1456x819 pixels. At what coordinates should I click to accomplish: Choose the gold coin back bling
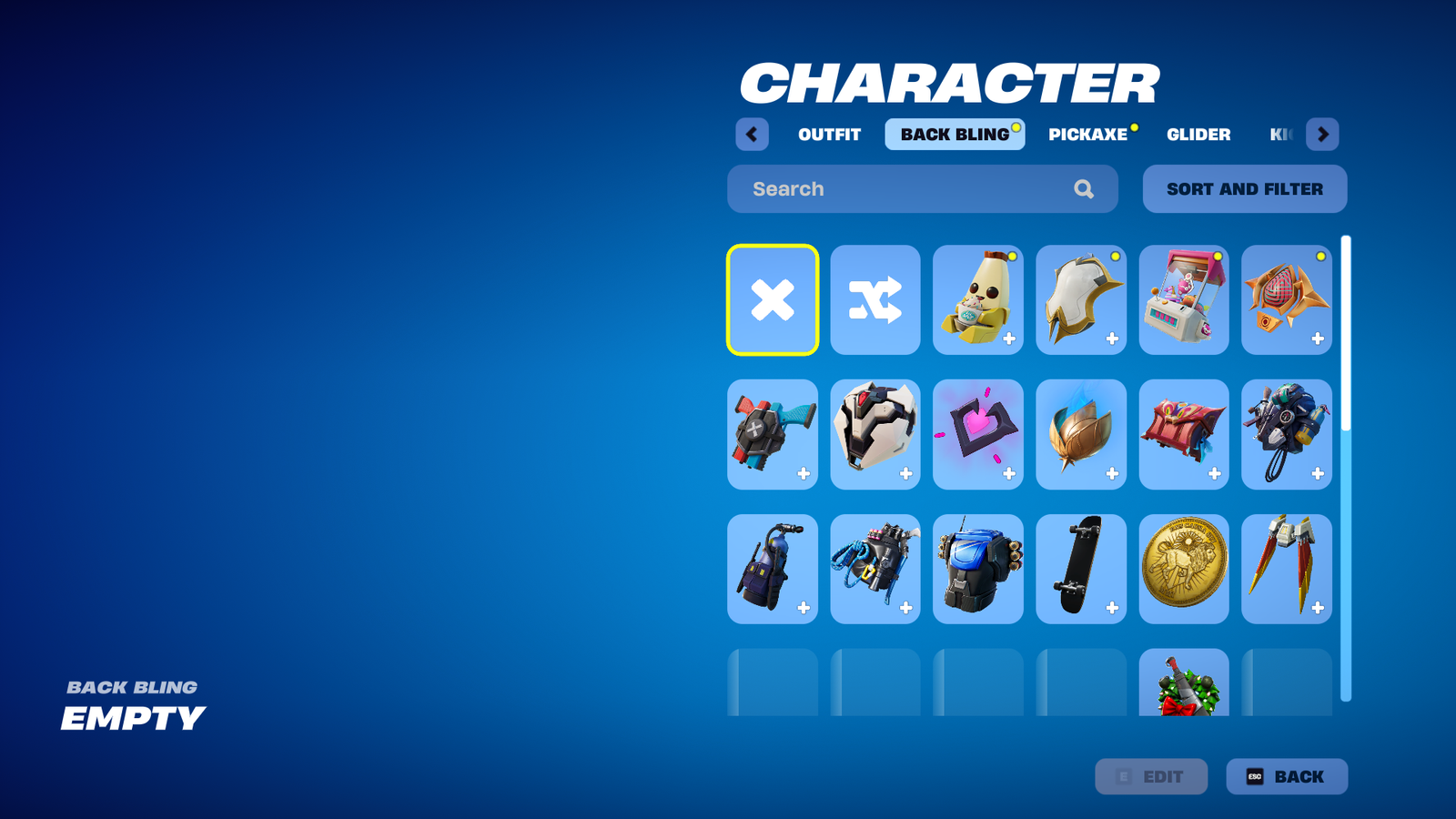tap(1183, 569)
